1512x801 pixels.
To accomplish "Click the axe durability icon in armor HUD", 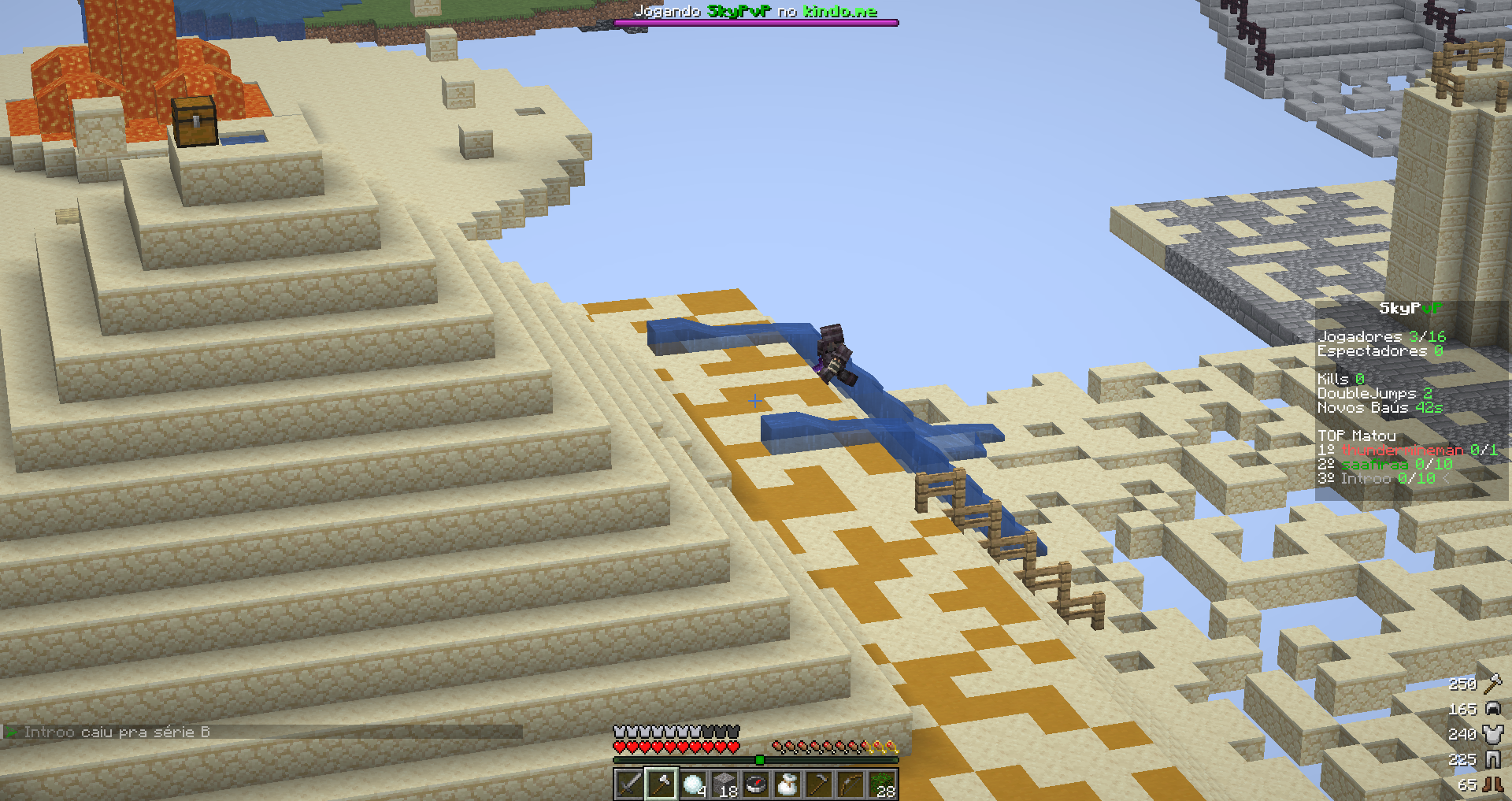I will point(1492,684).
